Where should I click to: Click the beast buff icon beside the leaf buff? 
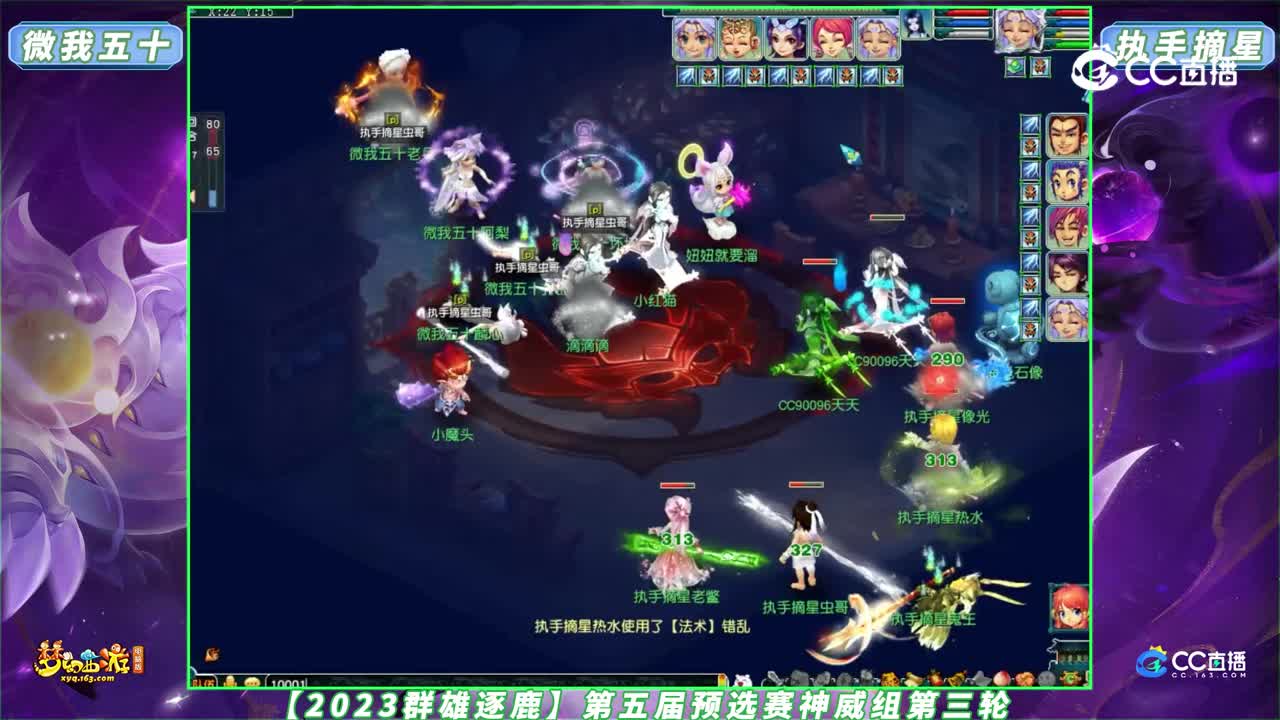point(1041,64)
